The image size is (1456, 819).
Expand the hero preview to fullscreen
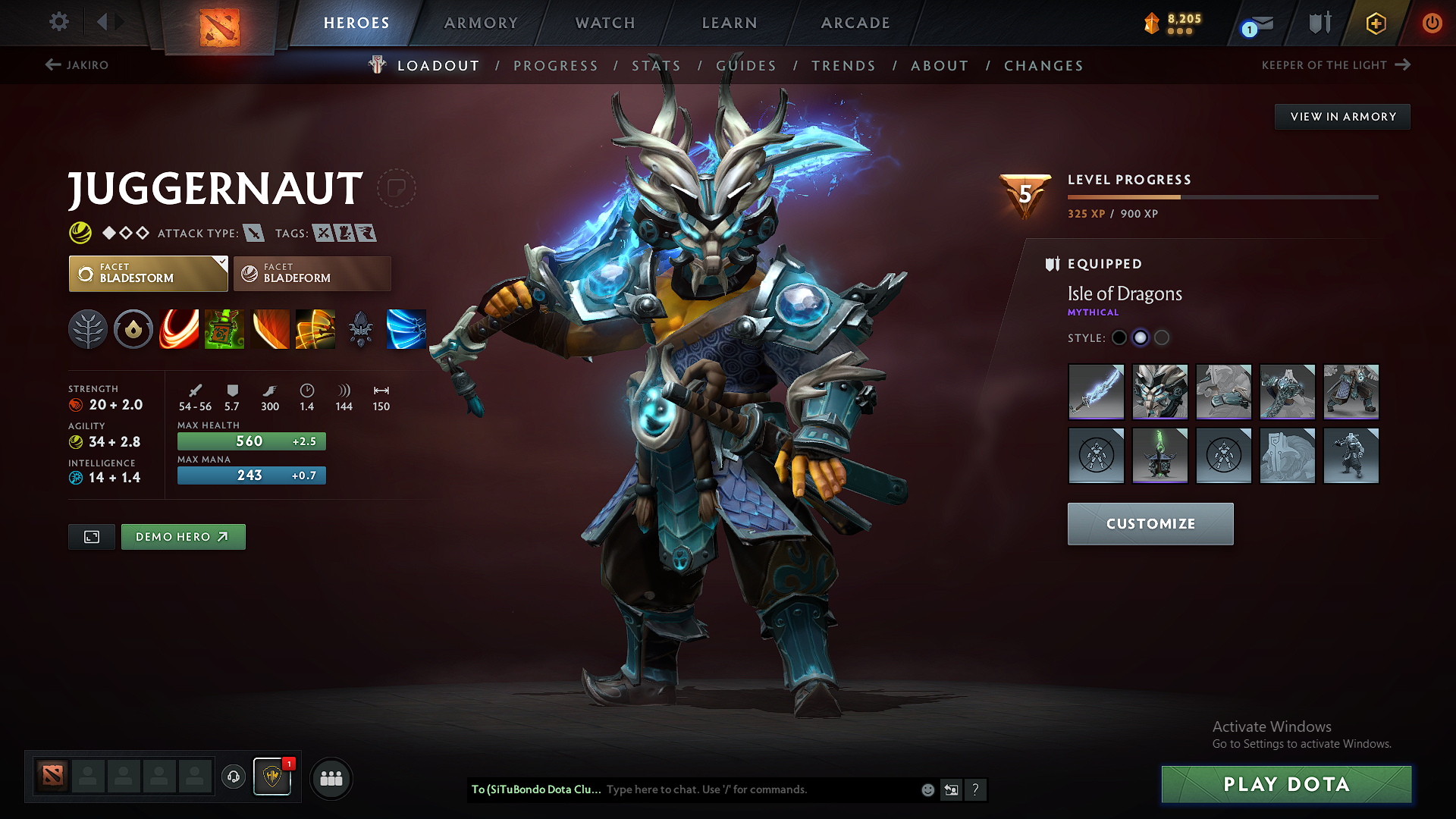(x=91, y=537)
